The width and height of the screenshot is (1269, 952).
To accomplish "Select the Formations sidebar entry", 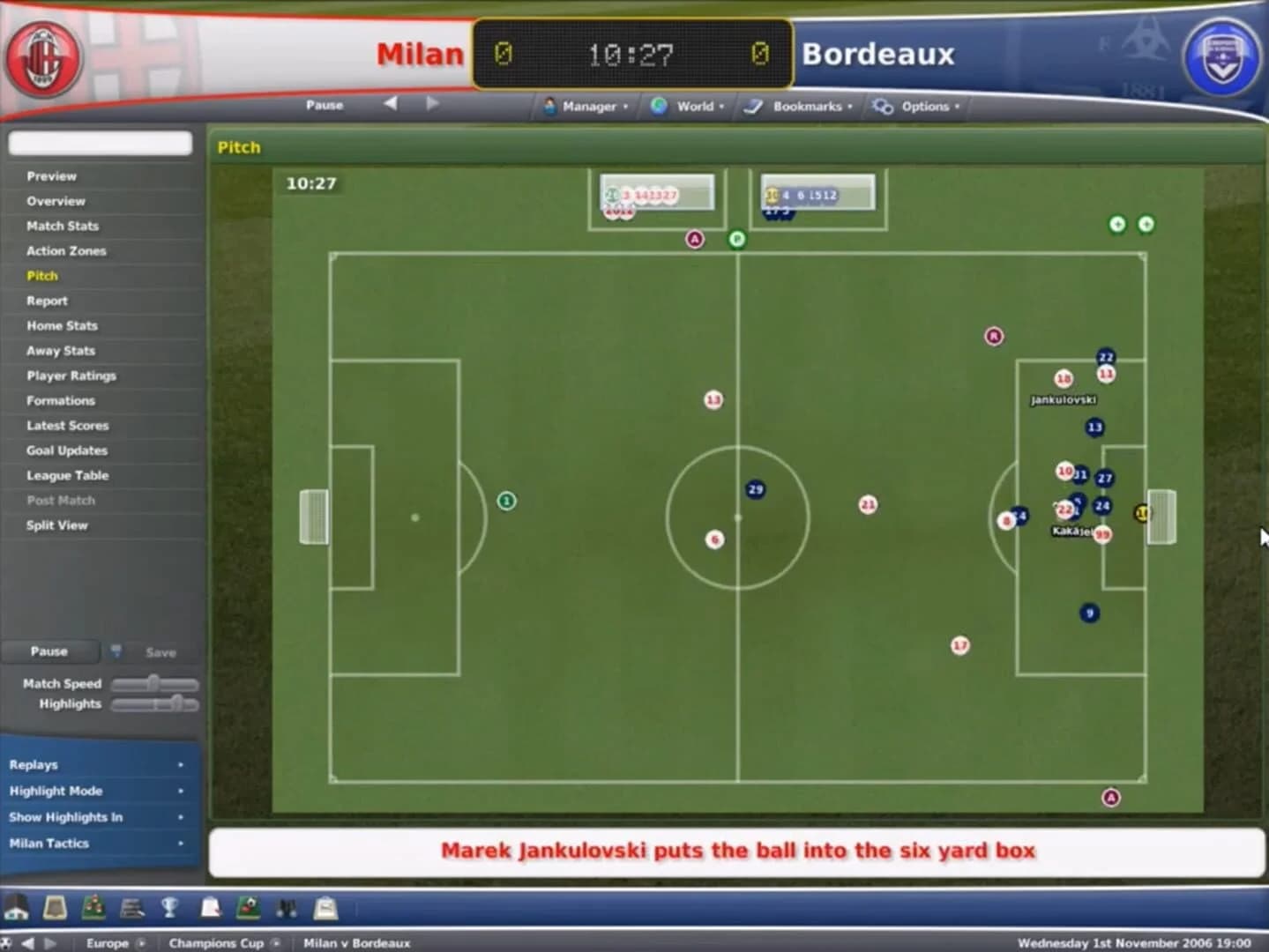I will pos(60,400).
